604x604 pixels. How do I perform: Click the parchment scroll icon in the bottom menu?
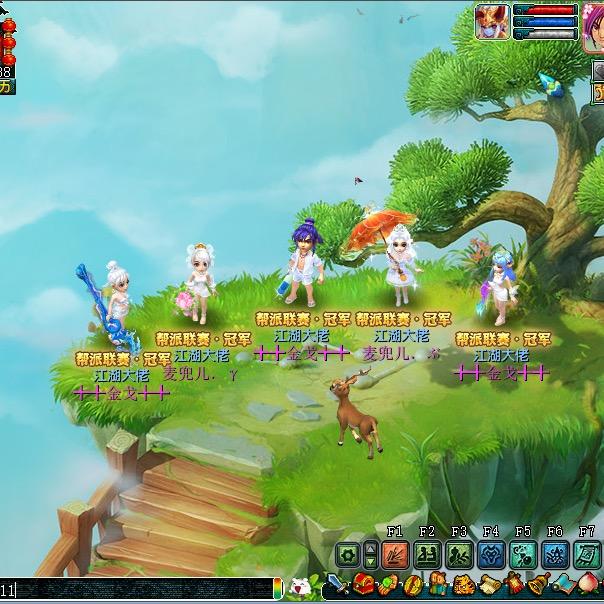tap(489, 587)
